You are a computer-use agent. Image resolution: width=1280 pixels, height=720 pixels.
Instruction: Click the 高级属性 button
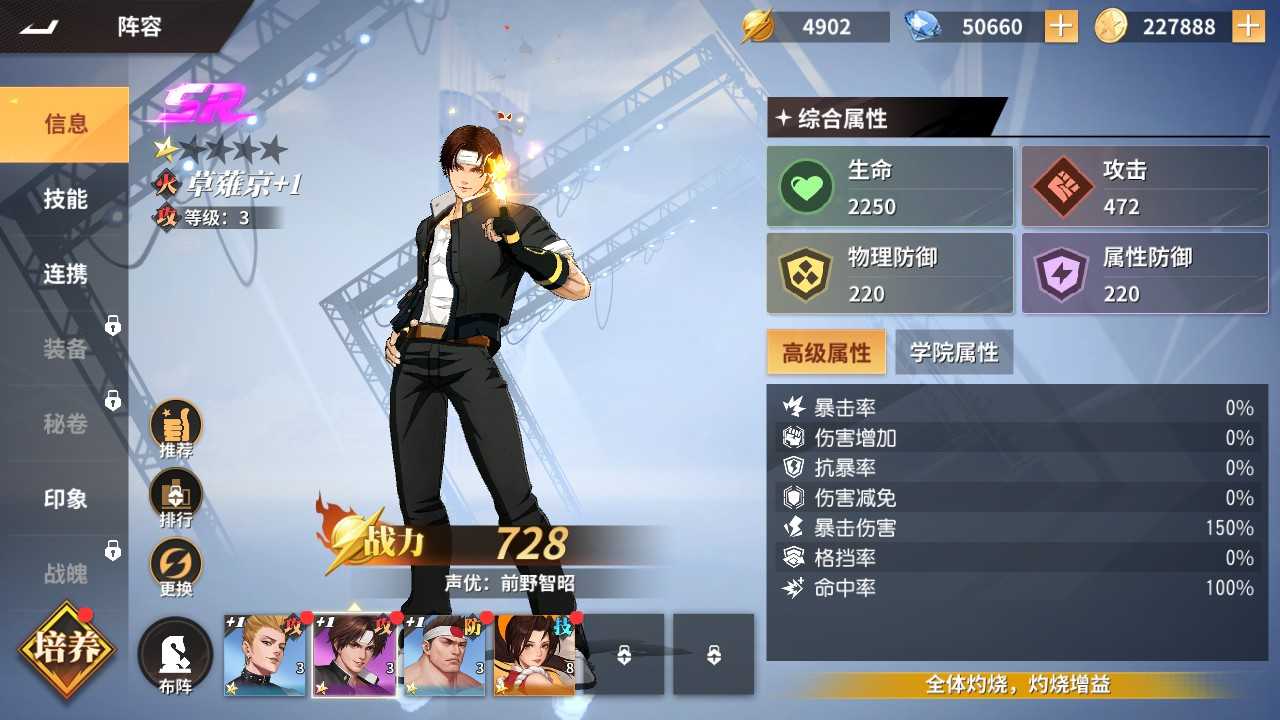[x=826, y=352]
